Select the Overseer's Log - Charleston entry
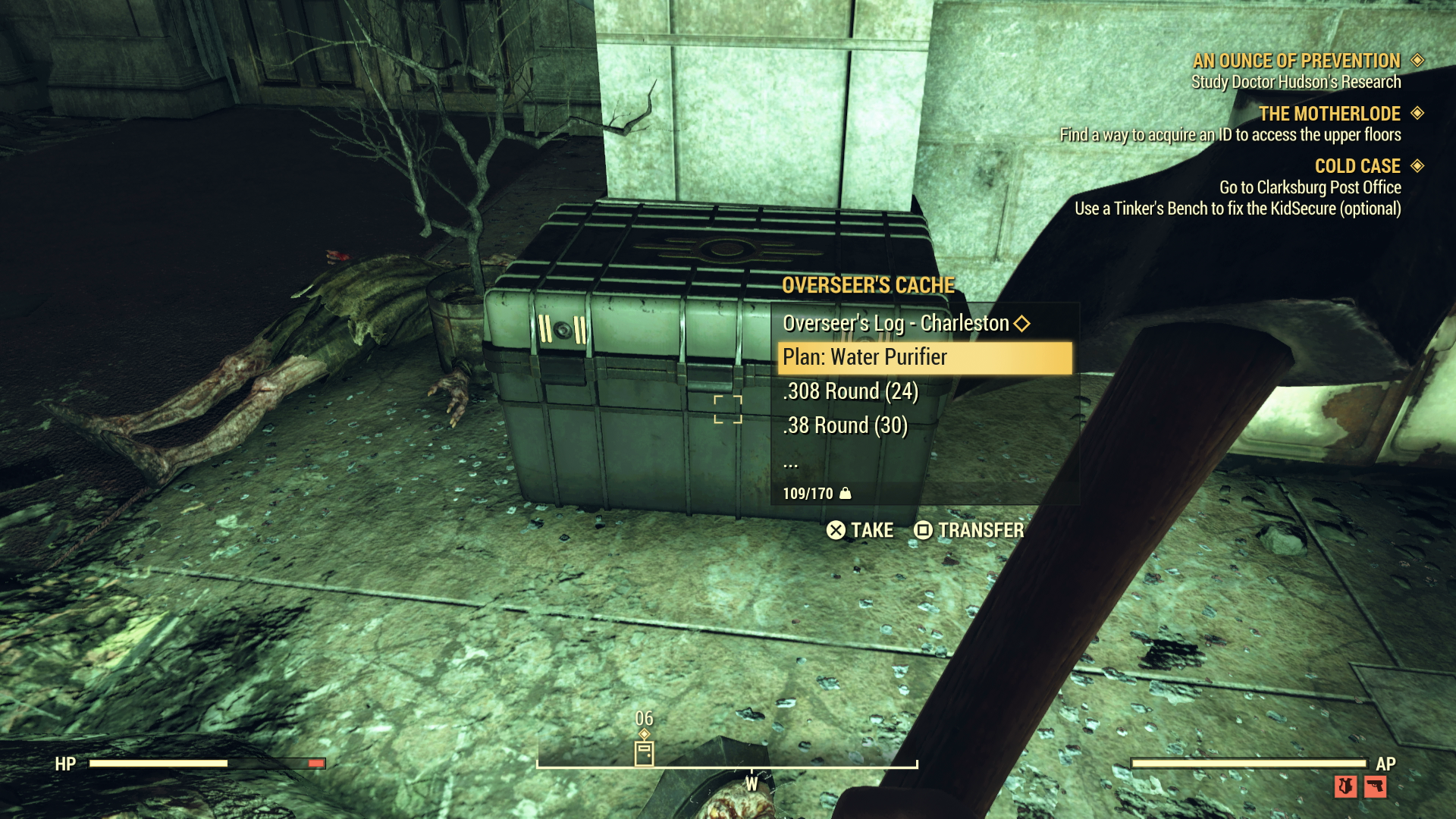 click(x=895, y=323)
